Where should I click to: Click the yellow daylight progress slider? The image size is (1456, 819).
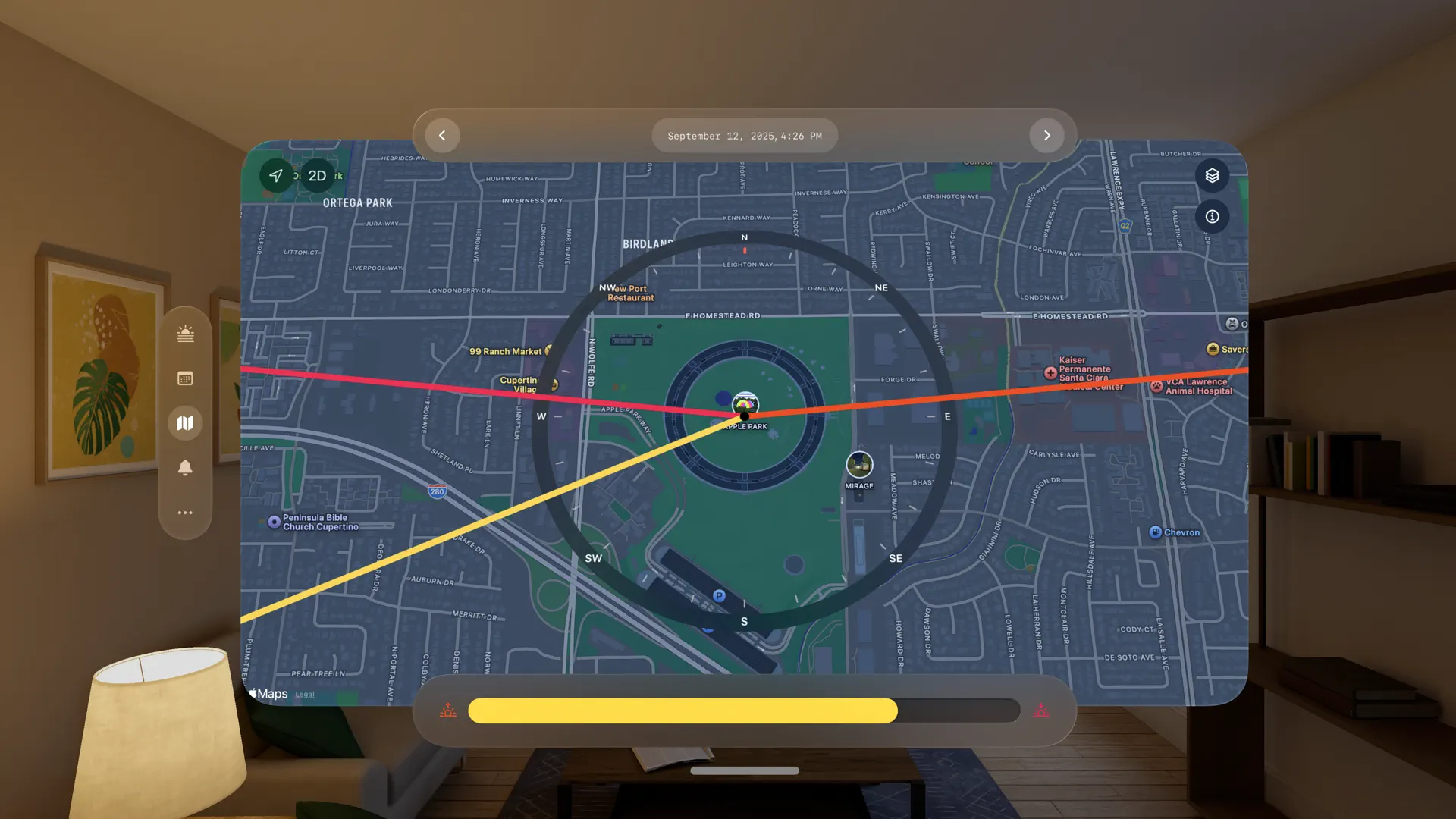tap(682, 711)
